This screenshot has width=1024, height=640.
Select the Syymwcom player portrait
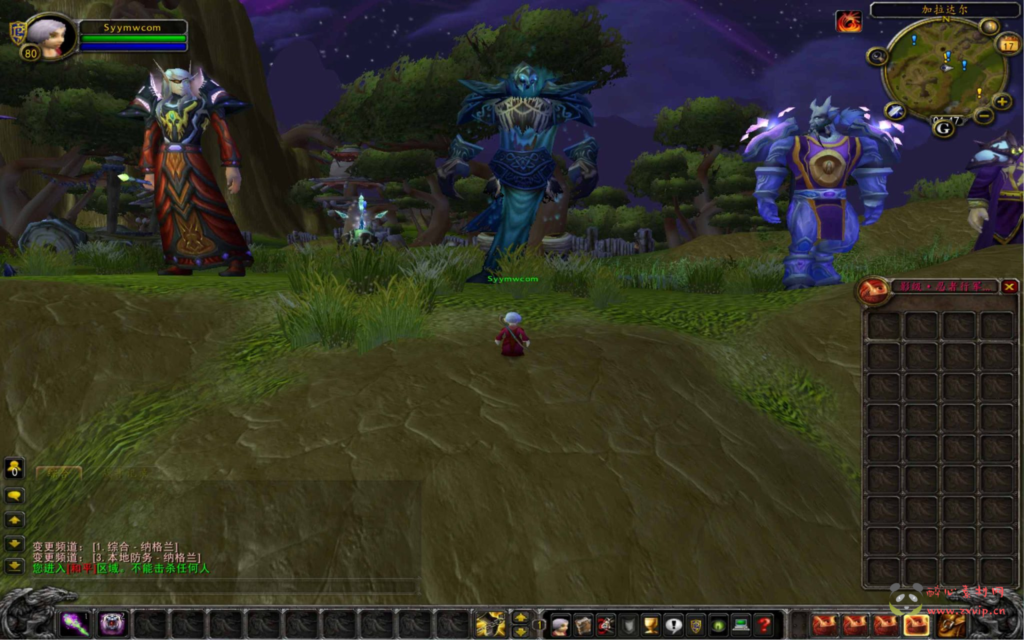[49, 37]
